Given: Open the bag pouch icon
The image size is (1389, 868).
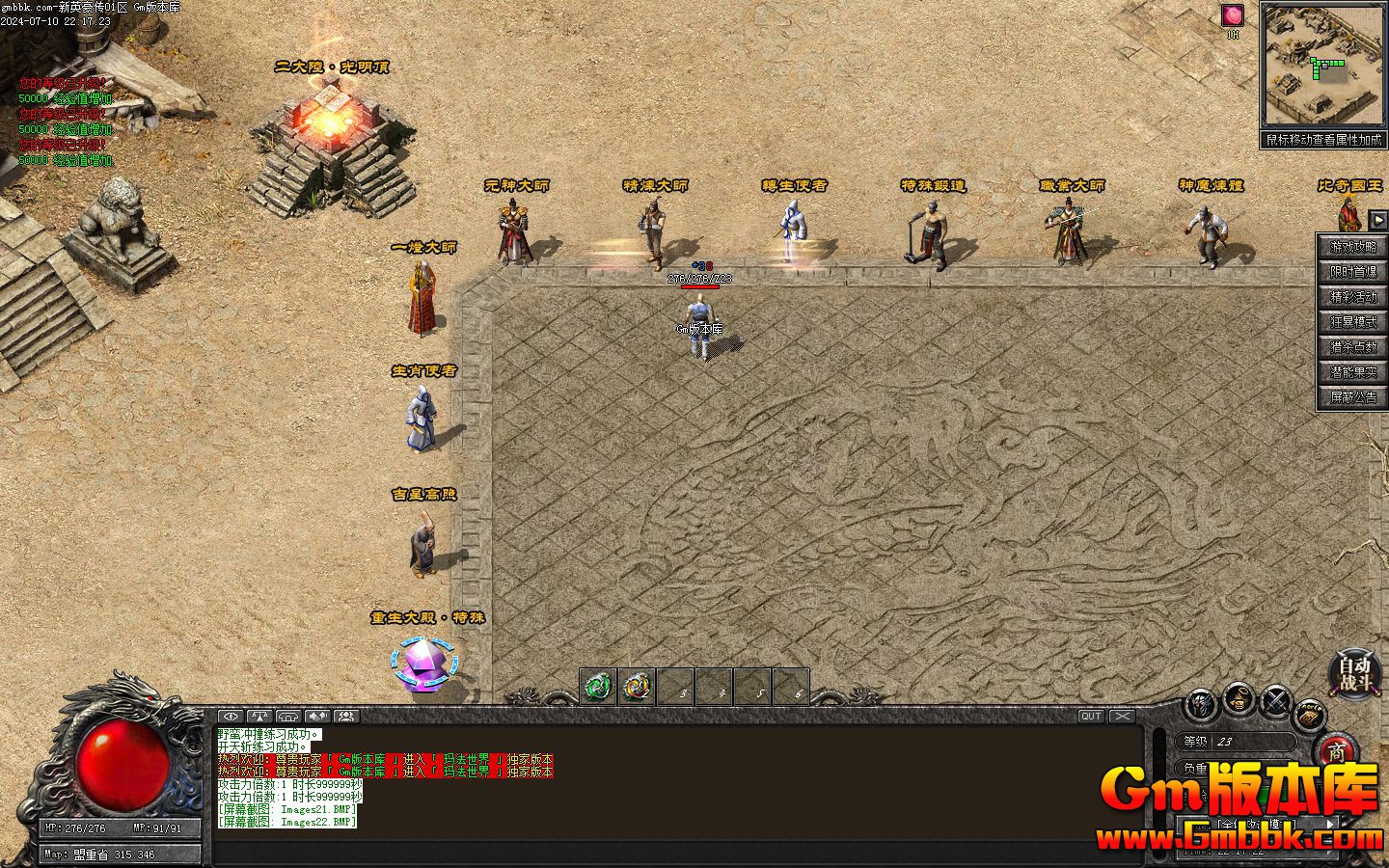Looking at the screenshot, I should pos(1240,699).
